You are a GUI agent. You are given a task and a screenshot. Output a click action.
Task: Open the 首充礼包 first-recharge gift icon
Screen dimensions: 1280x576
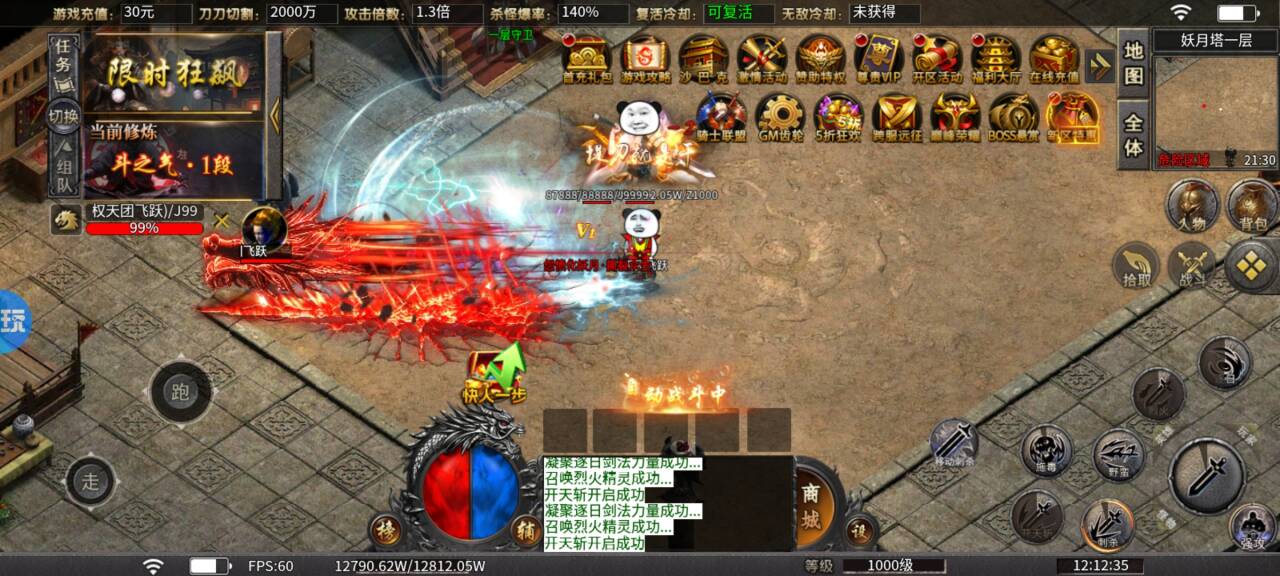586,59
